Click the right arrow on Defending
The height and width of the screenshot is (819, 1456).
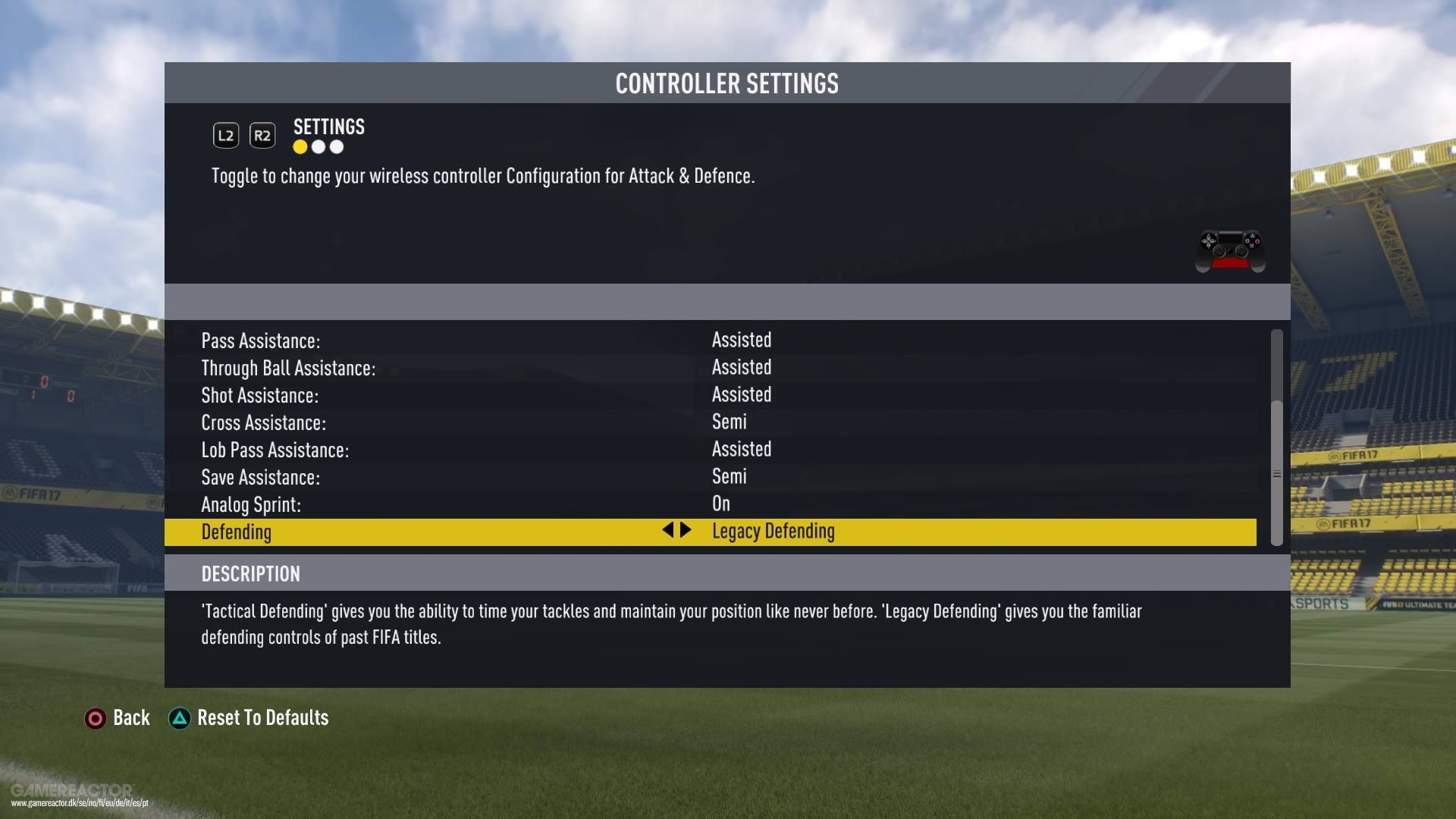coord(687,531)
